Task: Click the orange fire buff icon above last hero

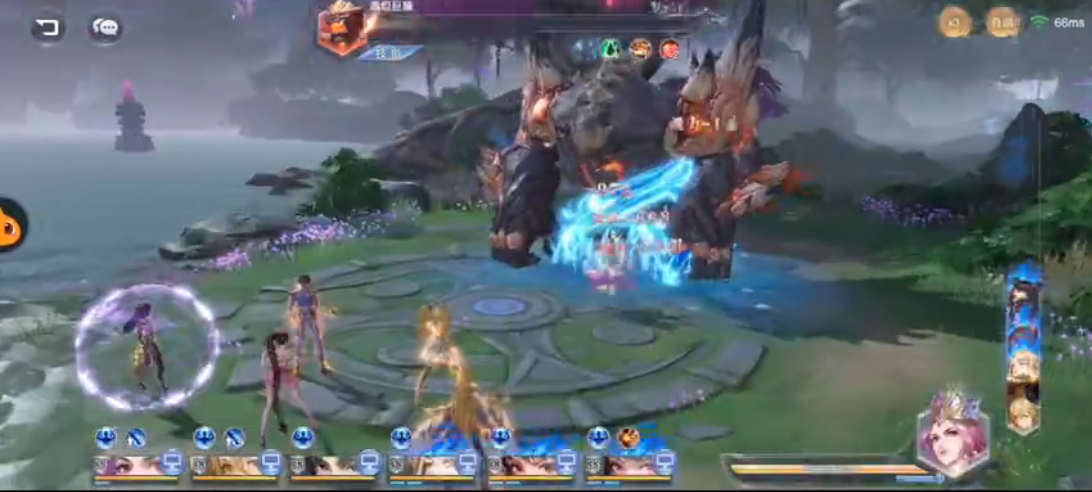Action: click(x=629, y=437)
